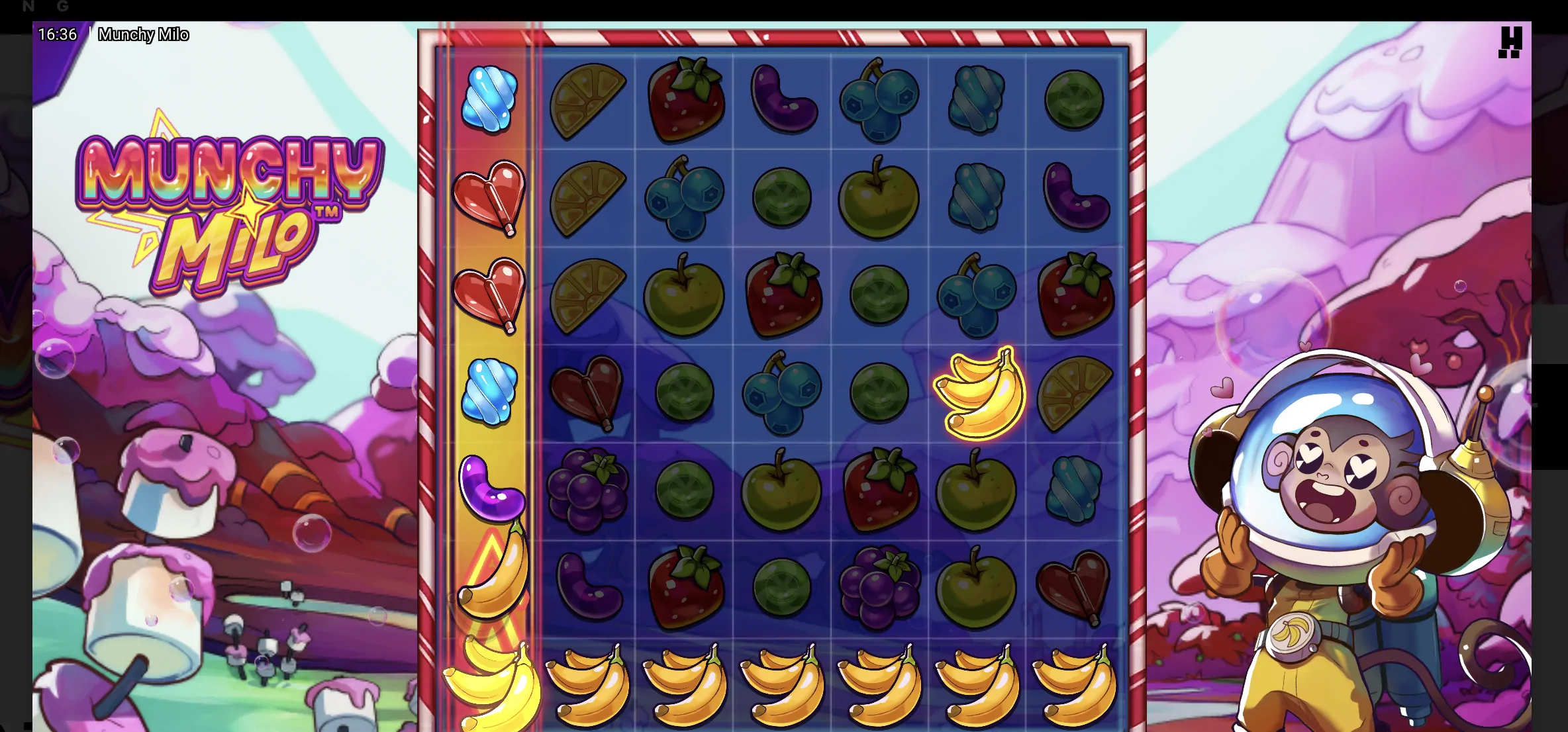This screenshot has width=1568, height=732.
Task: Click the red heart lollipop symbol
Action: pyautogui.click(x=489, y=198)
